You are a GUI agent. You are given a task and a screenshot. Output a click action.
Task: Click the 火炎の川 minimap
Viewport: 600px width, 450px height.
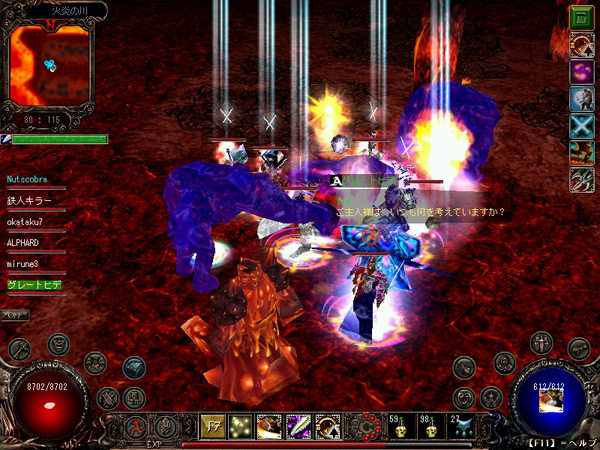(48, 66)
